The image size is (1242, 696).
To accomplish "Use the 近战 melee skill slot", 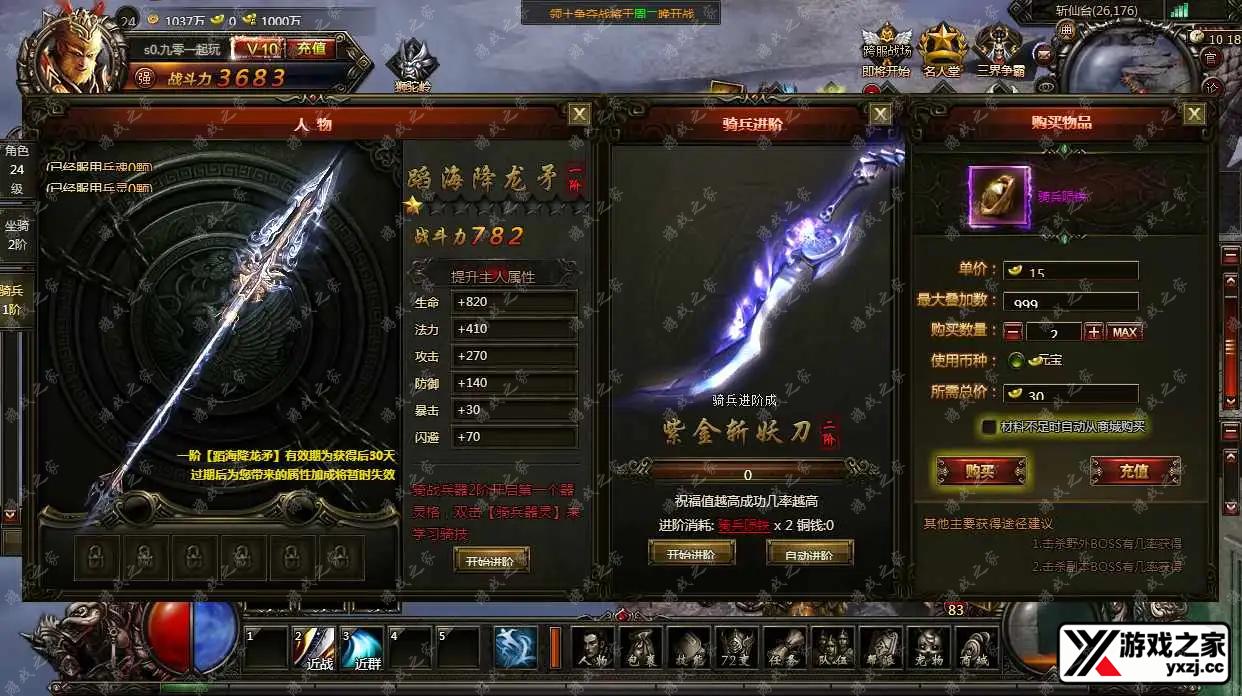I will (314, 648).
